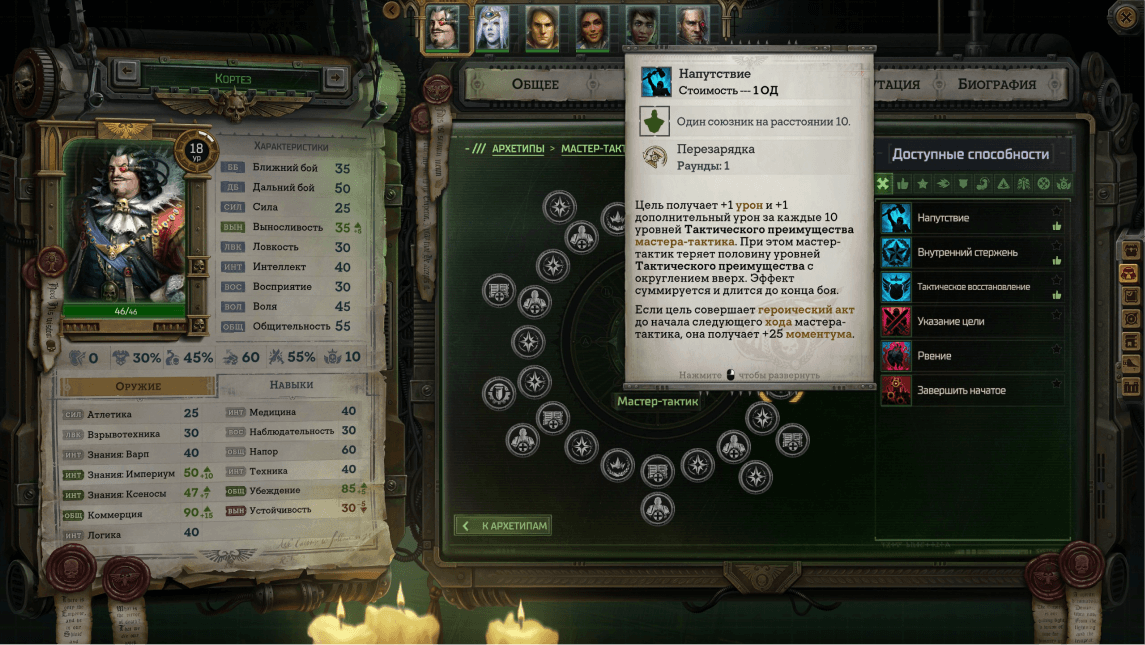This screenshot has height=645, width=1145.
Task: Open the Биография tab
Action: click(x=996, y=84)
